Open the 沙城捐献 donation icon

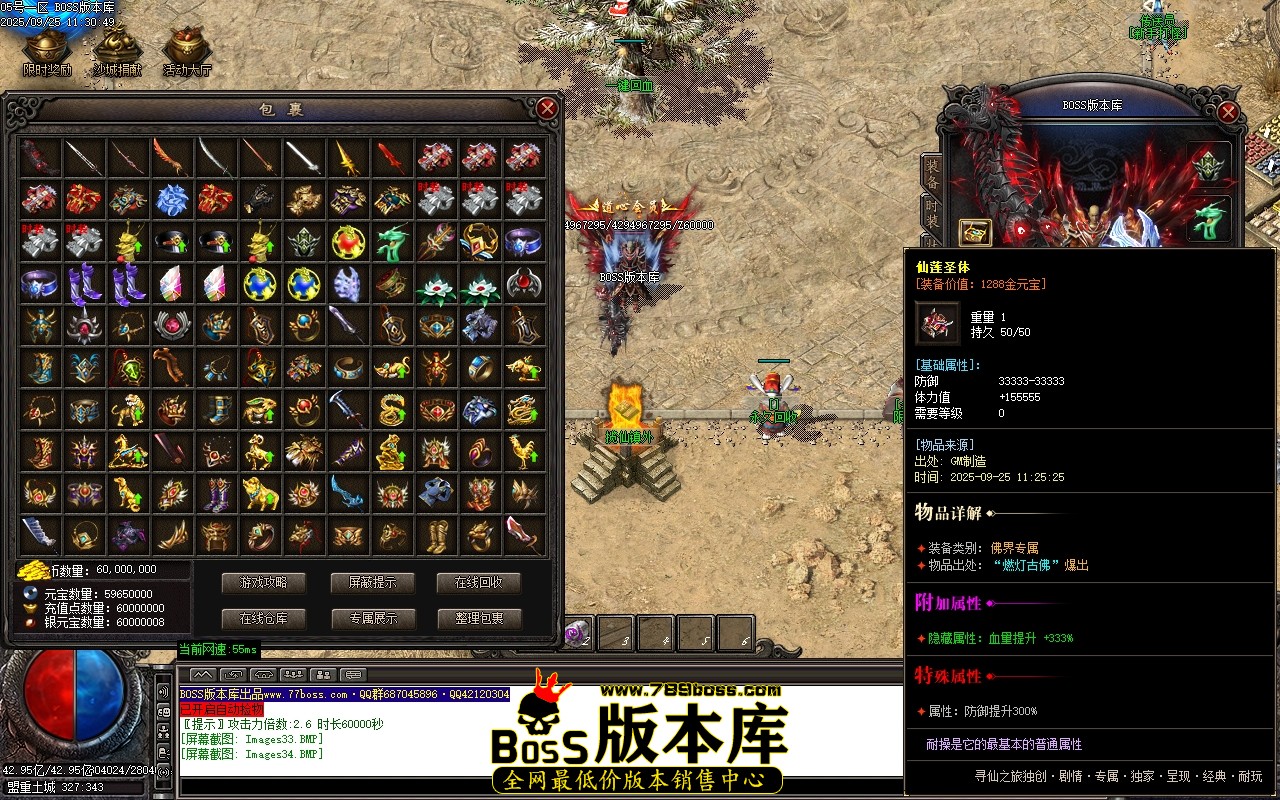pyautogui.click(x=117, y=44)
